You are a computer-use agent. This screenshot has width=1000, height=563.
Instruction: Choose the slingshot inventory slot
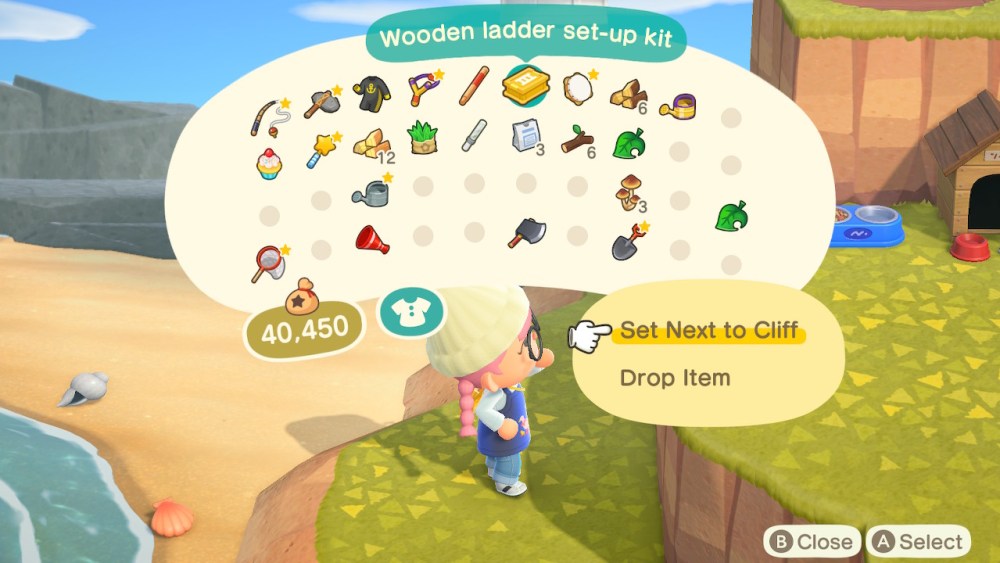coord(423,88)
